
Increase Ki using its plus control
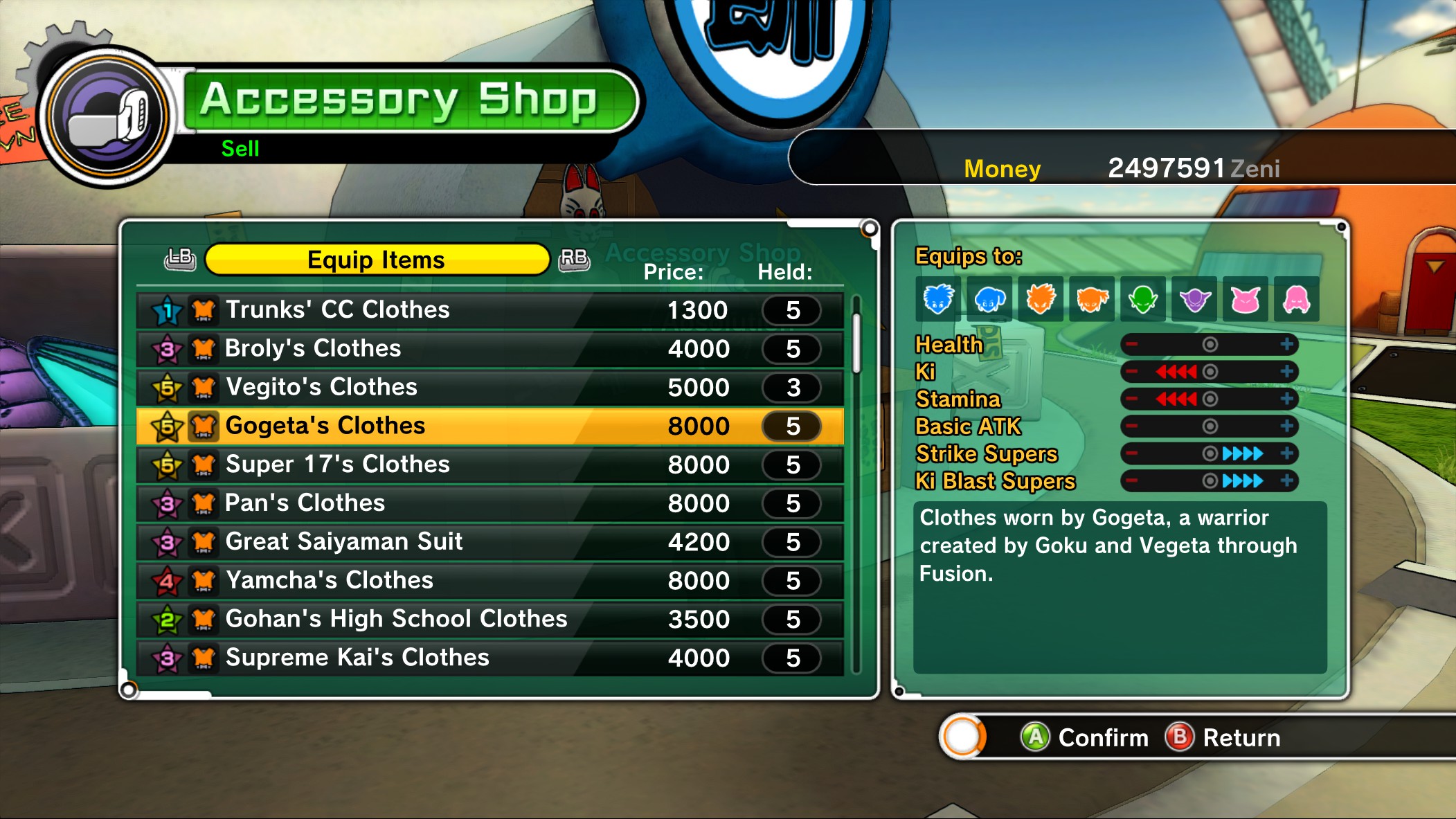point(1287,372)
